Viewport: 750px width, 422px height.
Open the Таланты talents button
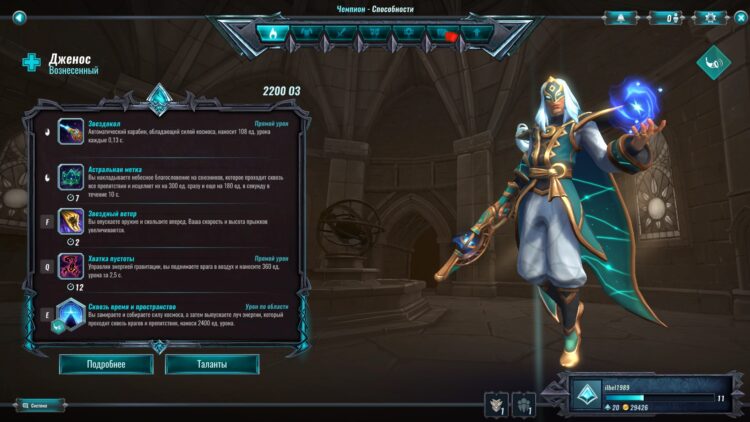pyautogui.click(x=212, y=364)
